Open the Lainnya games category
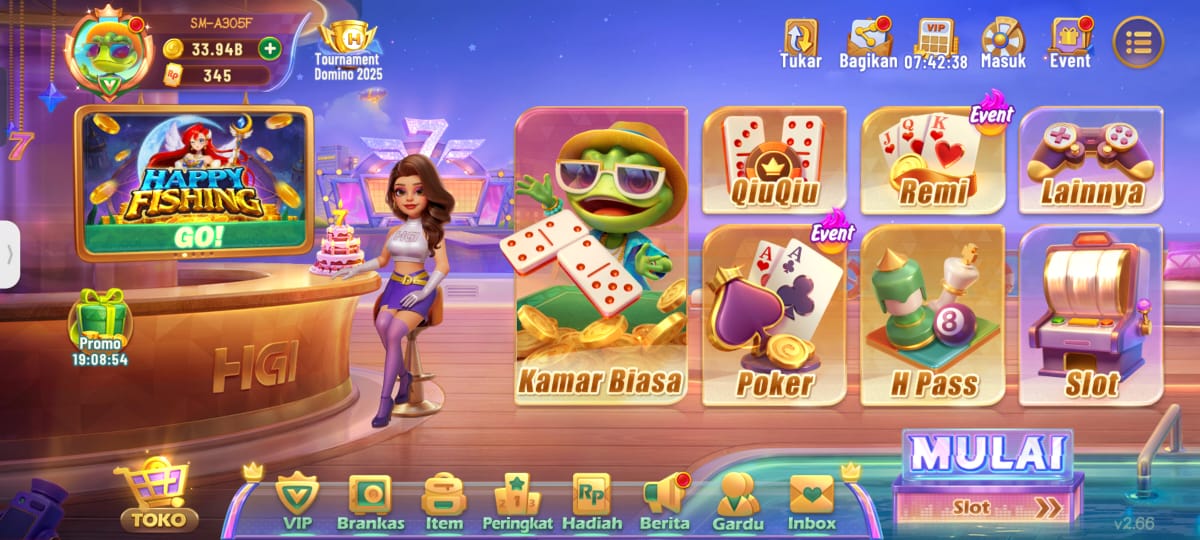The image size is (1200, 540). point(1090,160)
